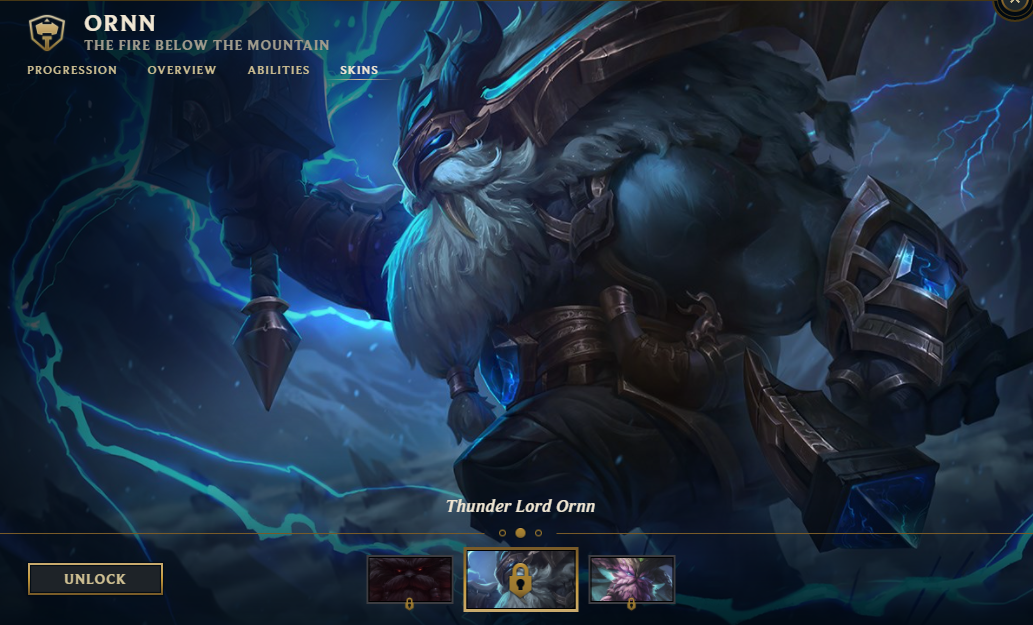Viewport: 1033px width, 625px height.
Task: Switch to the Progression tab
Action: 72,70
